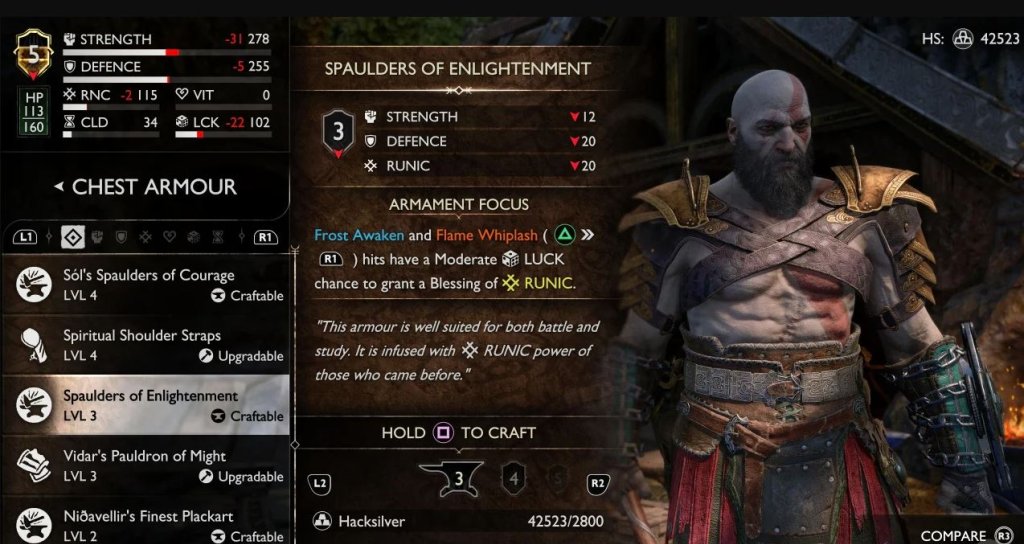Filter armour by Cooldown hourglass icon
Screen dimensions: 1024x544
click(x=217, y=237)
